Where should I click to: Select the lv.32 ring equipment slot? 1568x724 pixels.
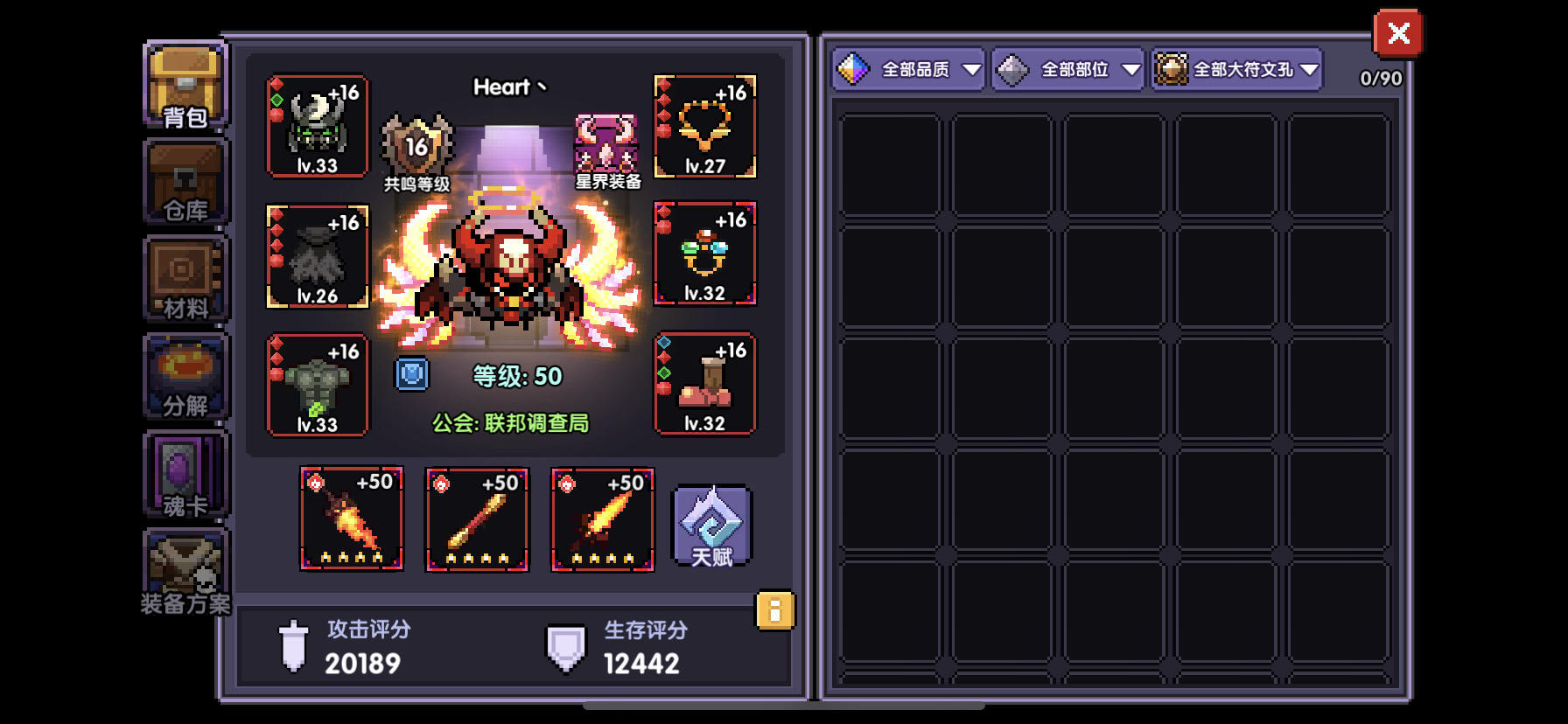[705, 254]
